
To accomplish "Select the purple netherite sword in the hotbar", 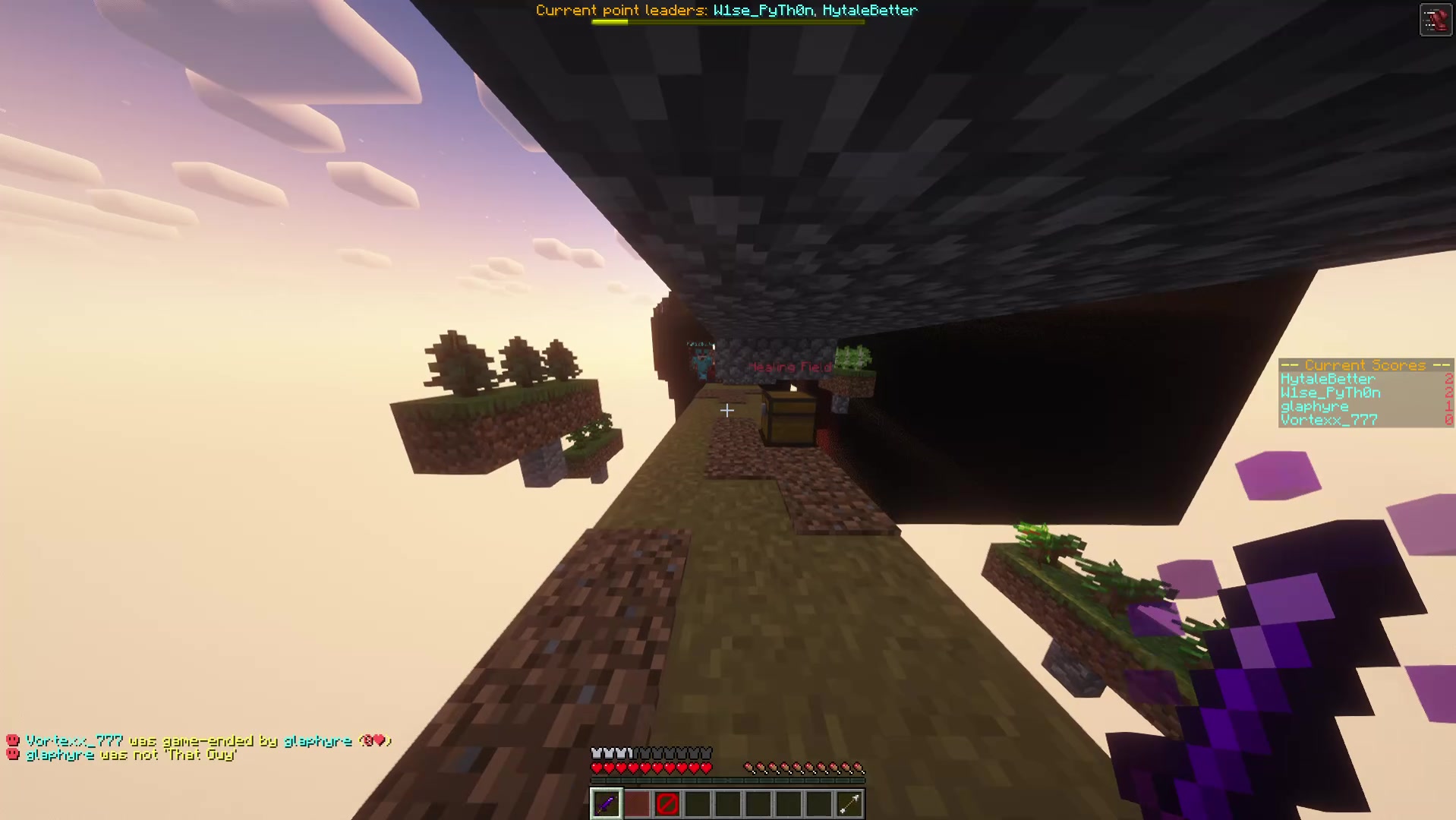I will tap(606, 803).
